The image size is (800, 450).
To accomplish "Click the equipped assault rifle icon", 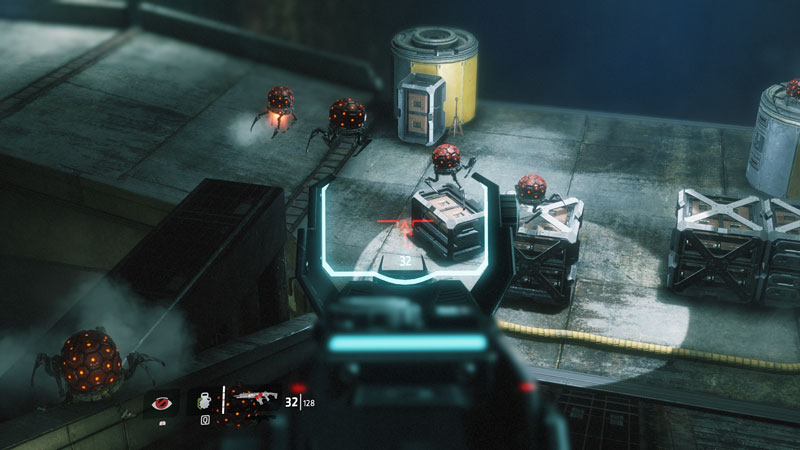I will 255,400.
